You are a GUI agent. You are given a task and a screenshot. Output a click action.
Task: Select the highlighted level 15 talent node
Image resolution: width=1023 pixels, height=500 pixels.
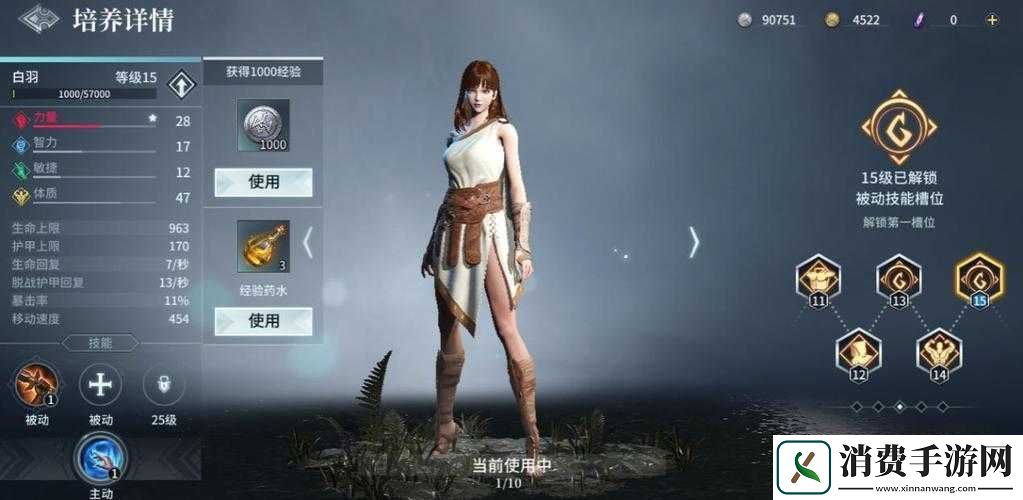[979, 276]
